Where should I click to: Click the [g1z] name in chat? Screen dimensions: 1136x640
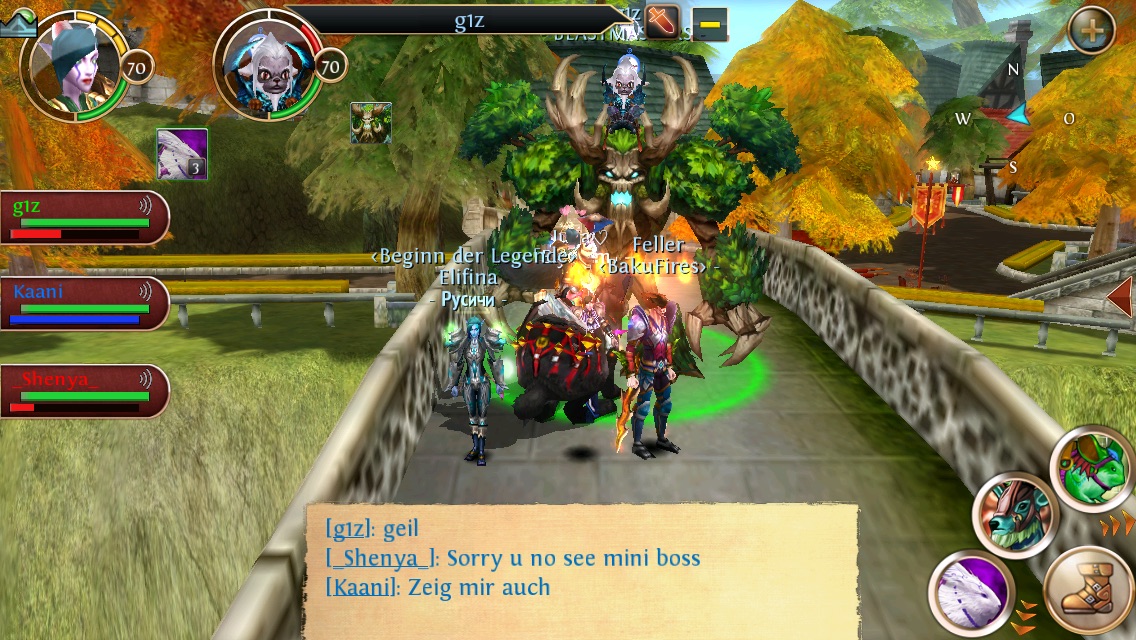click(350, 528)
